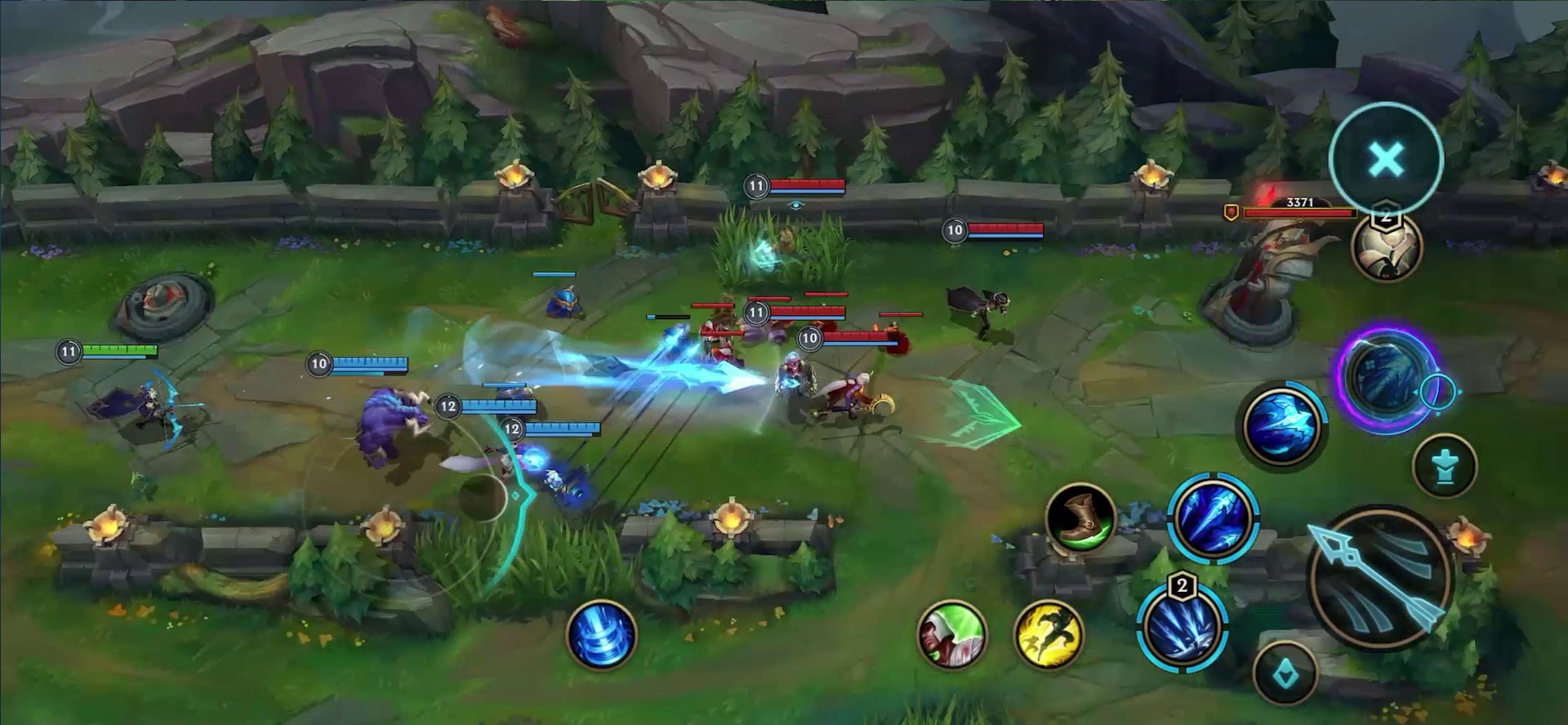Tap the movement joystick knob
Image resolution: width=1568 pixels, height=725 pixels.
(483, 497)
